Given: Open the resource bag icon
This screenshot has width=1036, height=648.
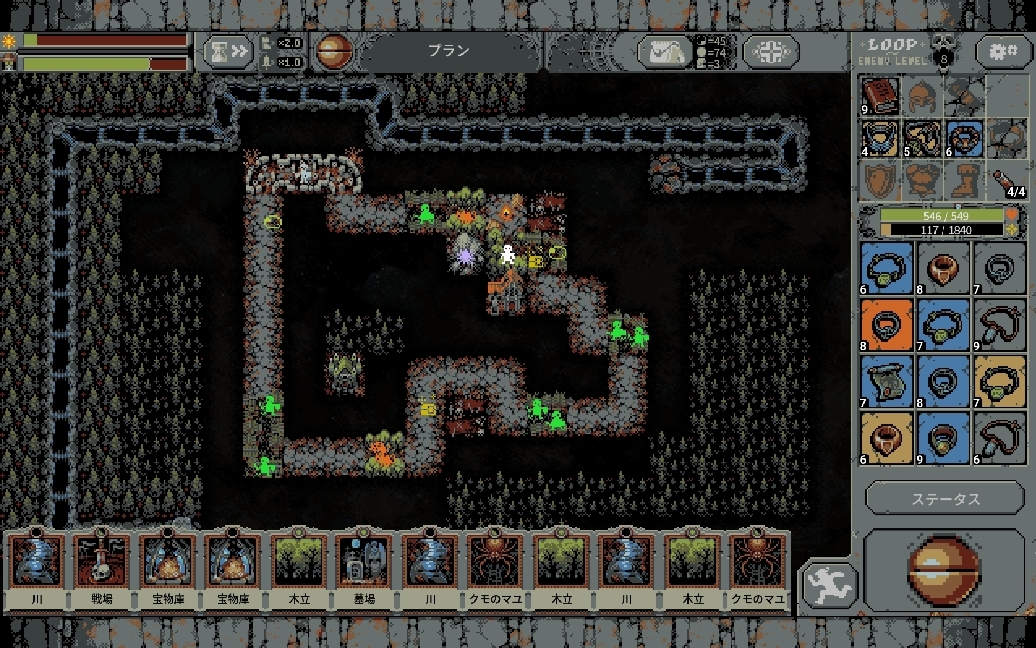Looking at the screenshot, I should pos(665,52).
